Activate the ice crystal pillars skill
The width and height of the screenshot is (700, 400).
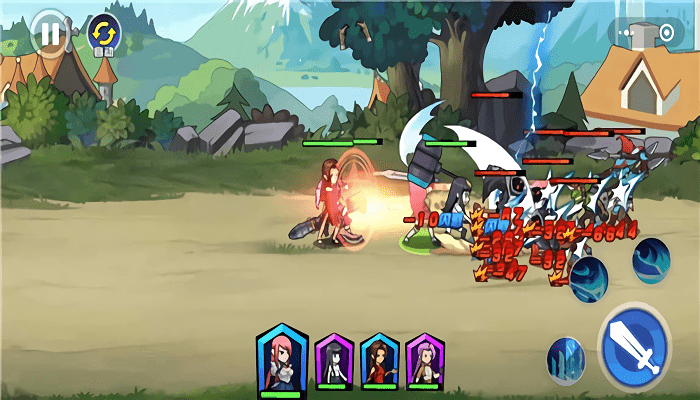tap(566, 360)
